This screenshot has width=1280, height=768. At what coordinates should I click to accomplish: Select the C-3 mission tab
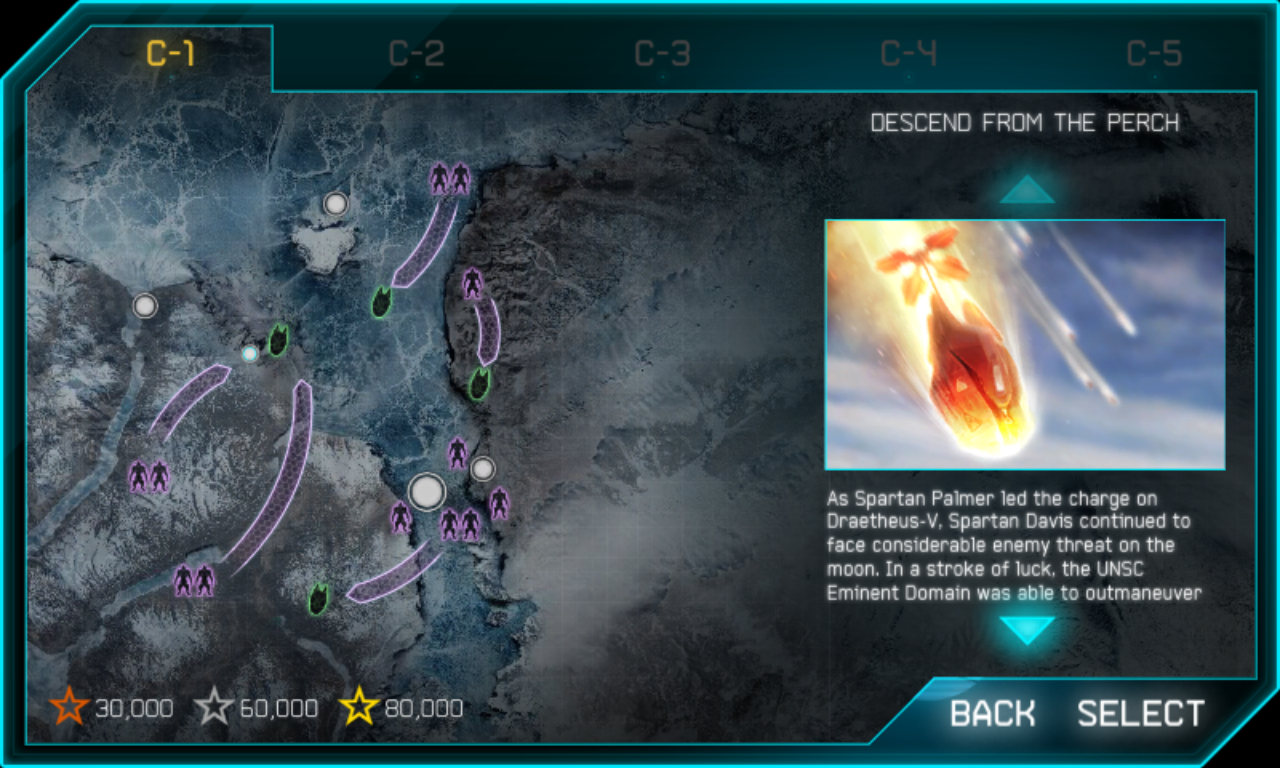[x=662, y=55]
